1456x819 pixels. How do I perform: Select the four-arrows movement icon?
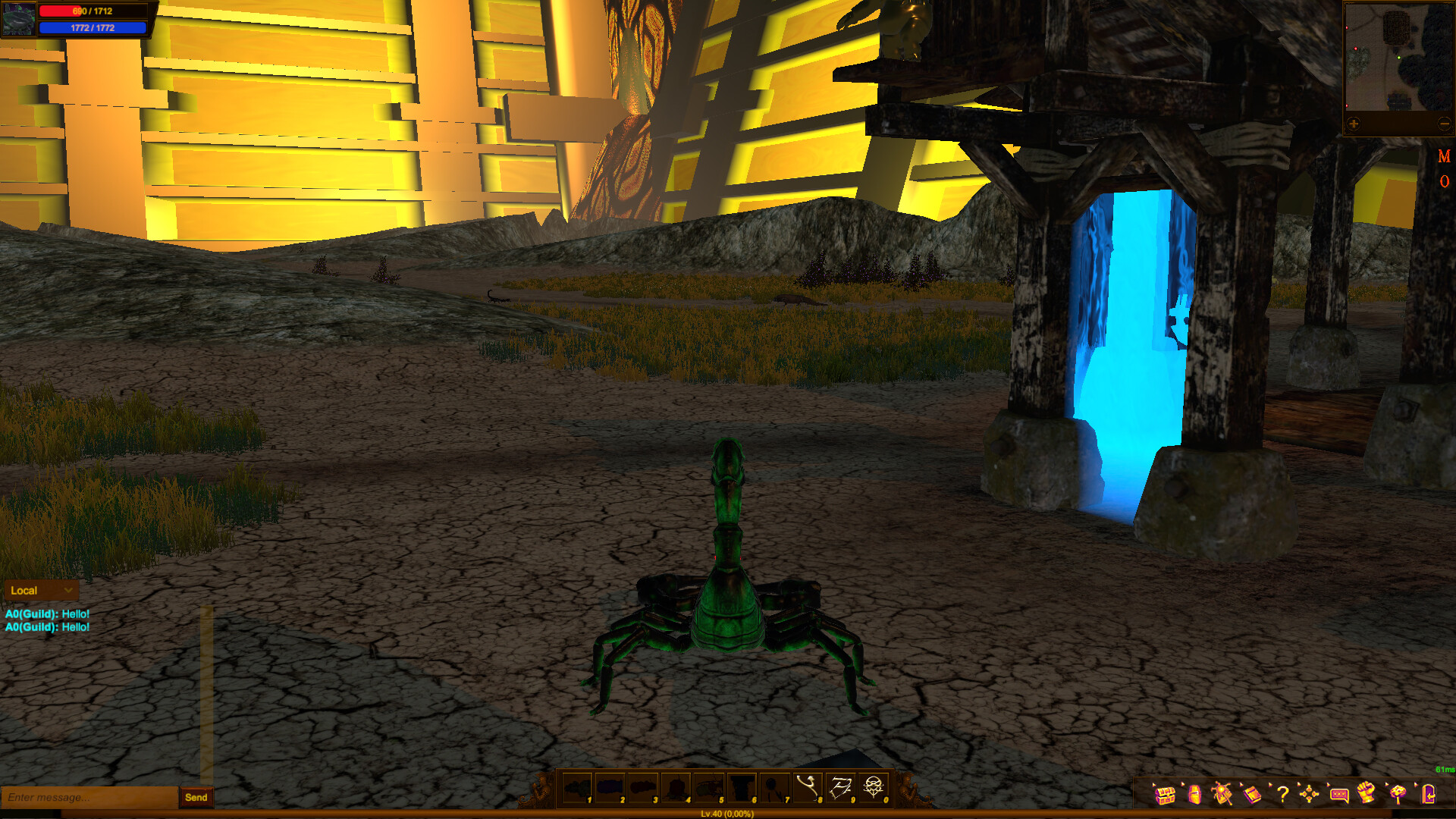pyautogui.click(x=1310, y=795)
